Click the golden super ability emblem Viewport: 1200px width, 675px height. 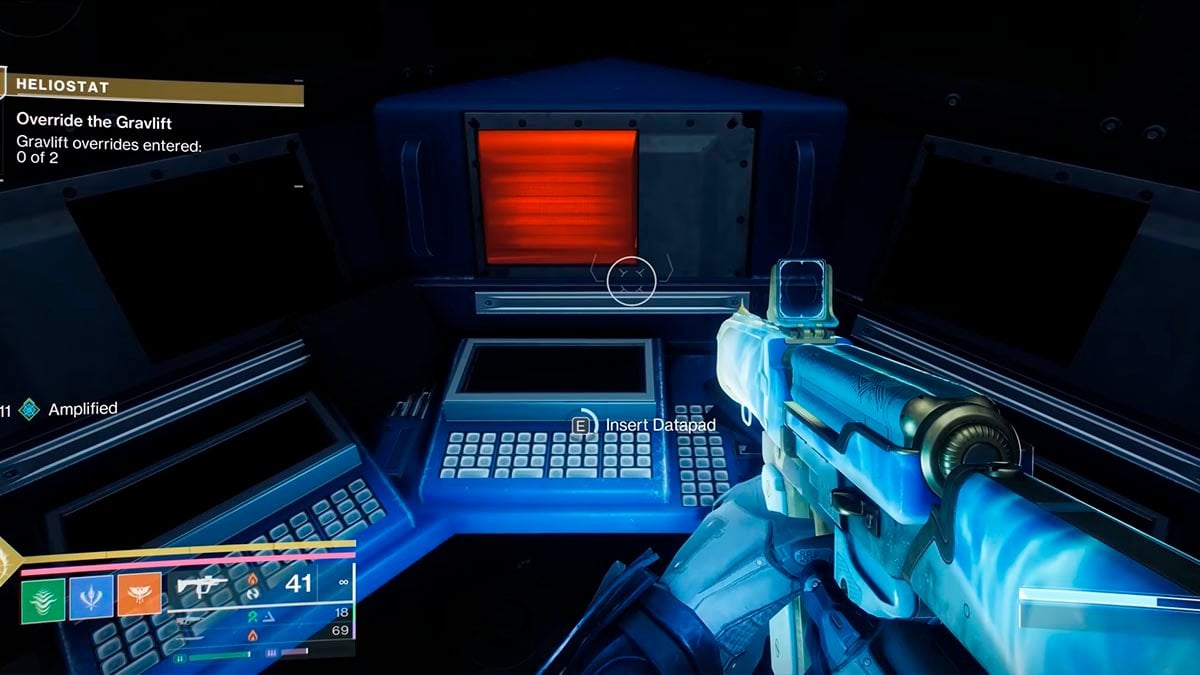(x=5, y=562)
